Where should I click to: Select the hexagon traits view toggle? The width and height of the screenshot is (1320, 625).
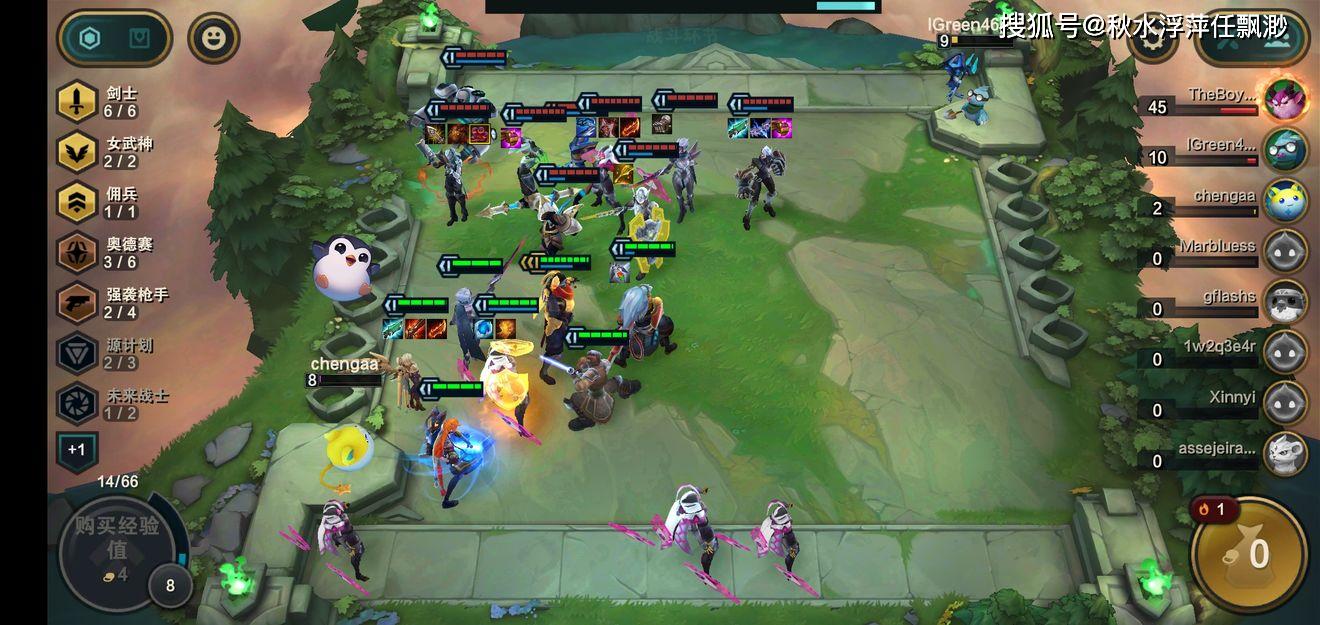(x=90, y=39)
